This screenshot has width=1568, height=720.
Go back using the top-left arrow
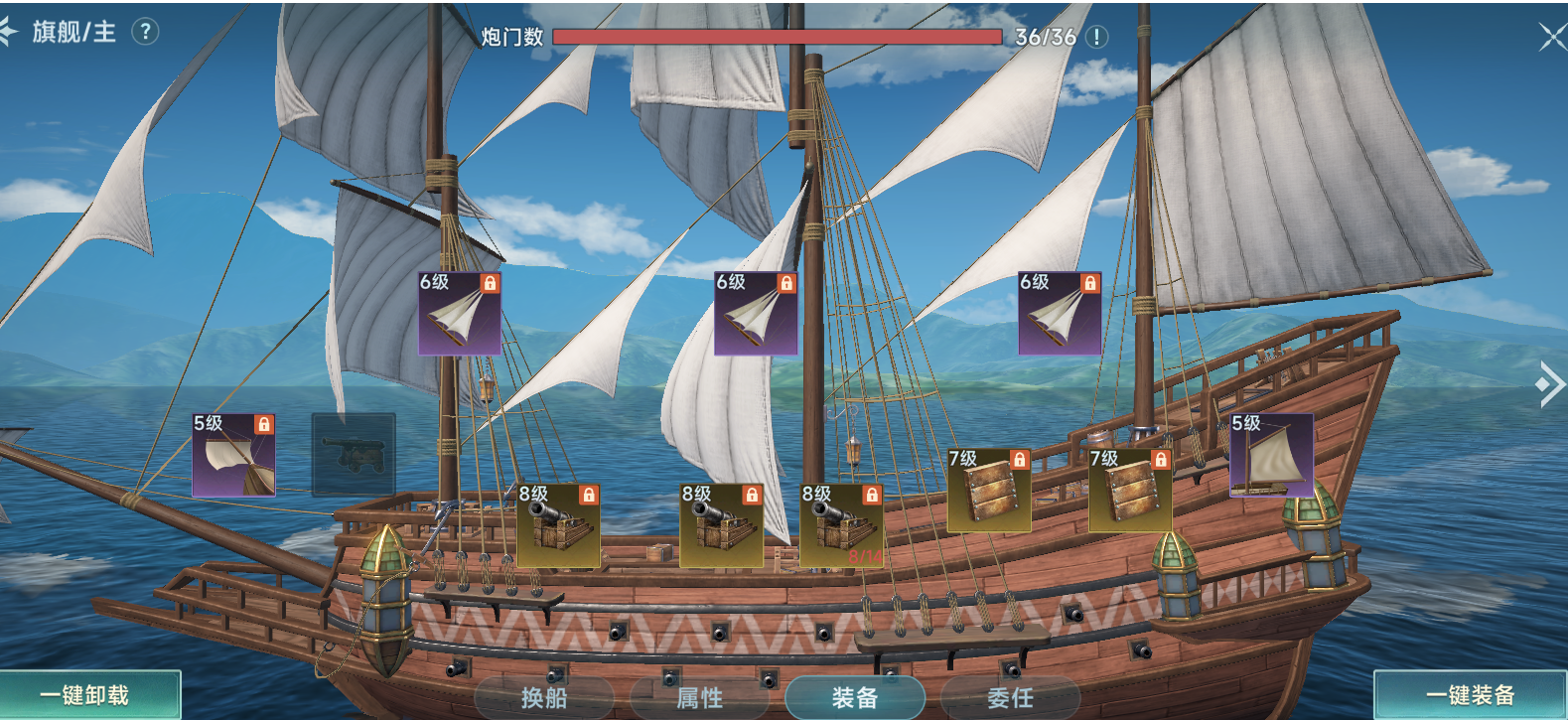(8, 32)
